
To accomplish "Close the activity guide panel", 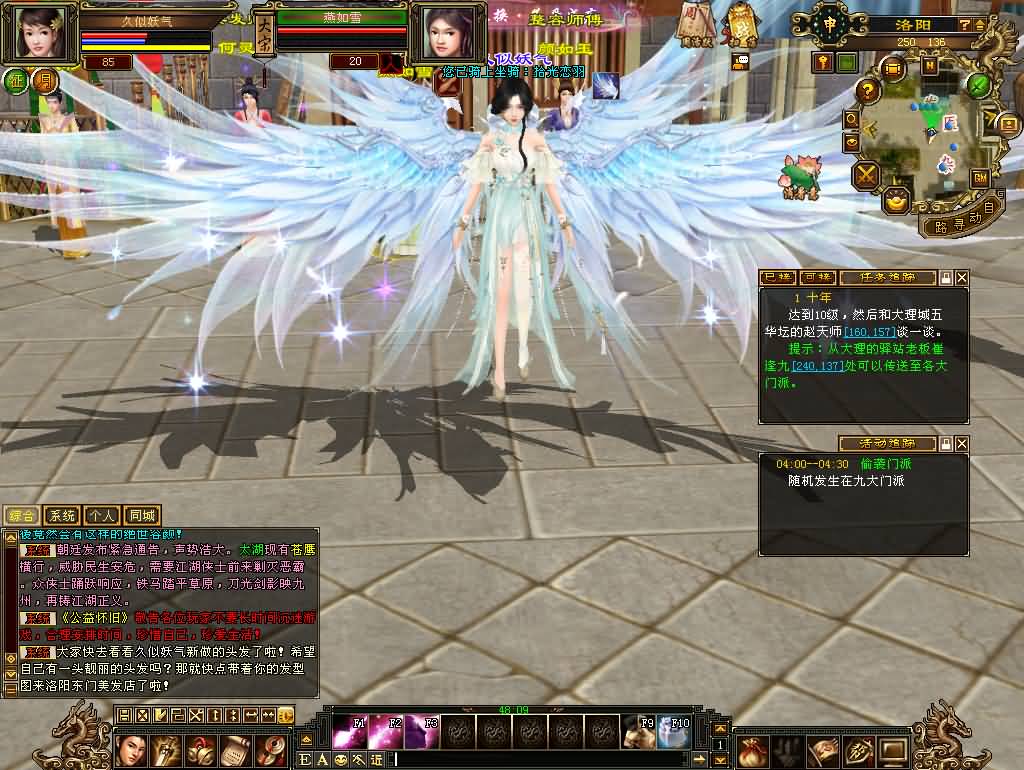I will 962,443.
